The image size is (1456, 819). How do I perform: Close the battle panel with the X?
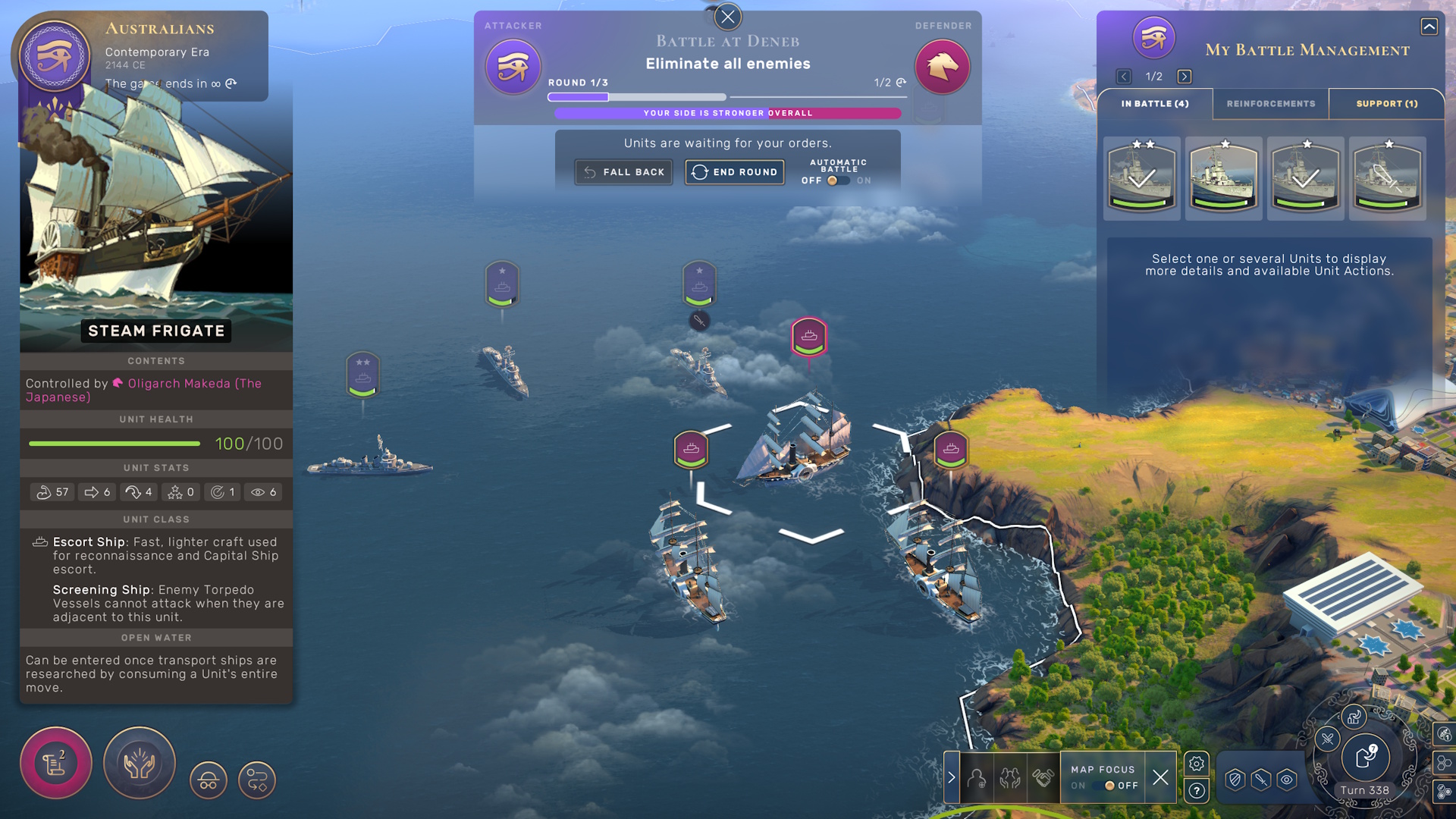click(x=727, y=16)
